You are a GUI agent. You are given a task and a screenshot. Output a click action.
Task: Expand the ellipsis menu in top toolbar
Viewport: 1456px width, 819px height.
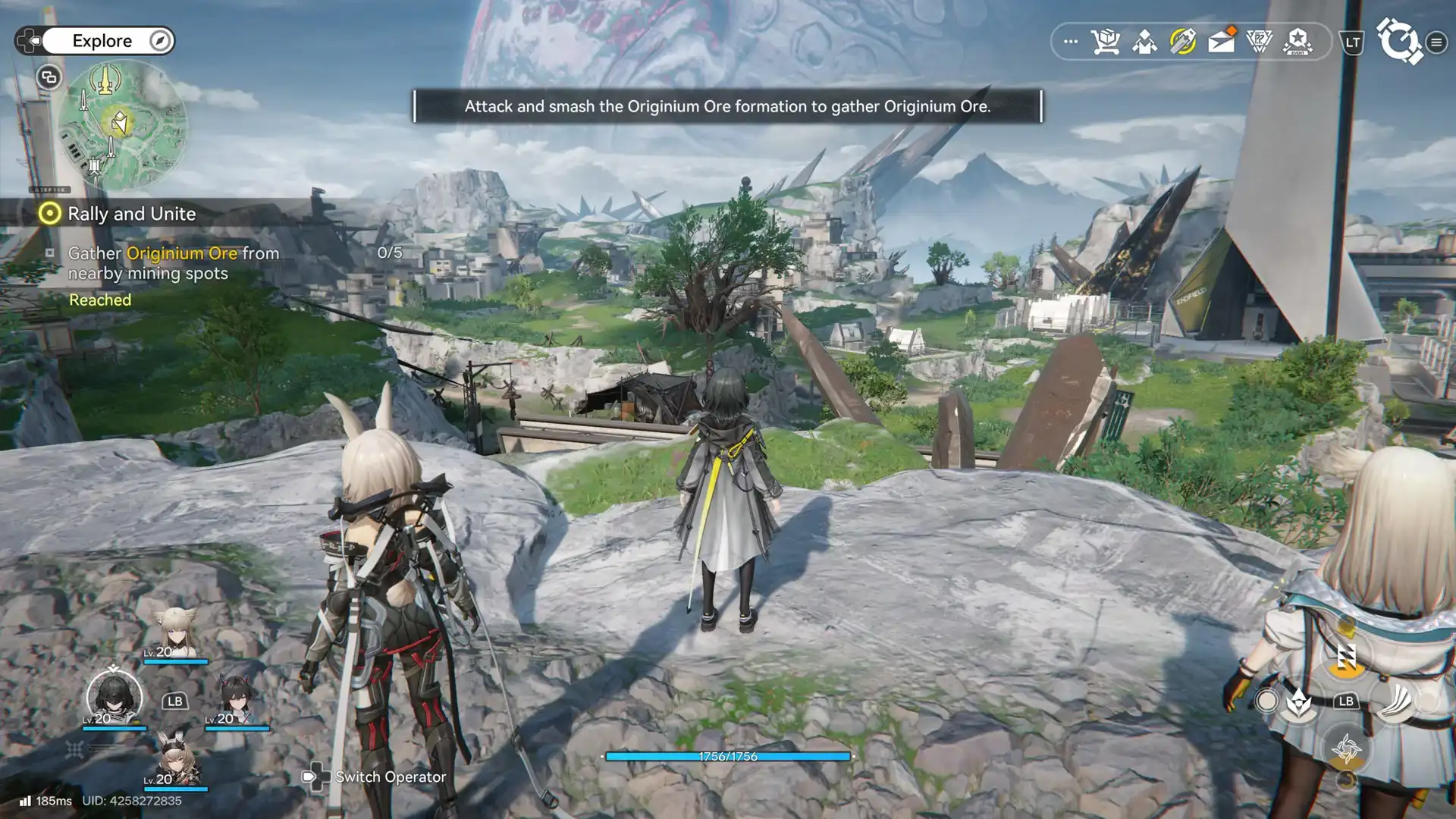click(x=1069, y=42)
